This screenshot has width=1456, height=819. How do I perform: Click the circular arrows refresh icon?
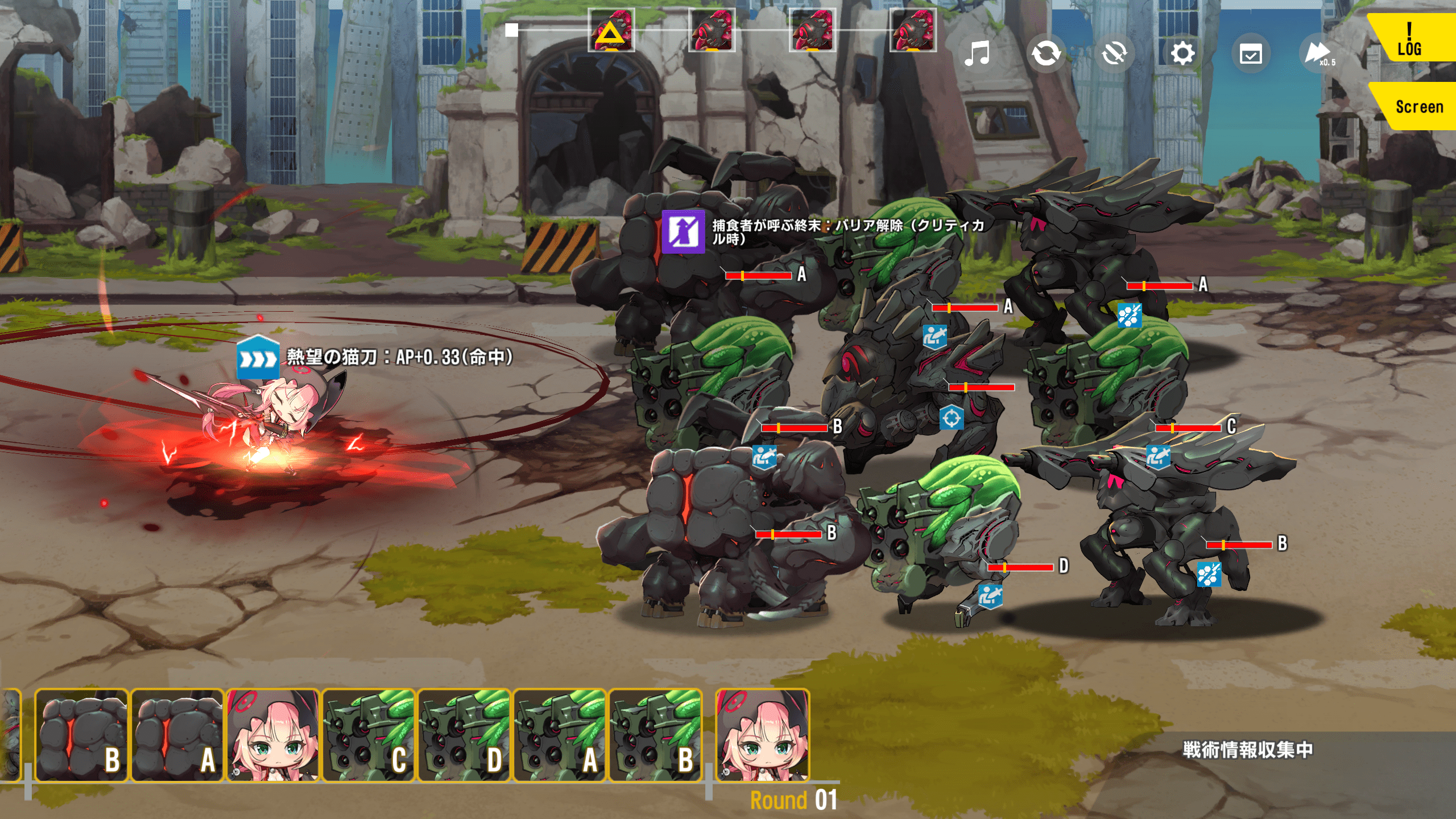tap(1046, 54)
